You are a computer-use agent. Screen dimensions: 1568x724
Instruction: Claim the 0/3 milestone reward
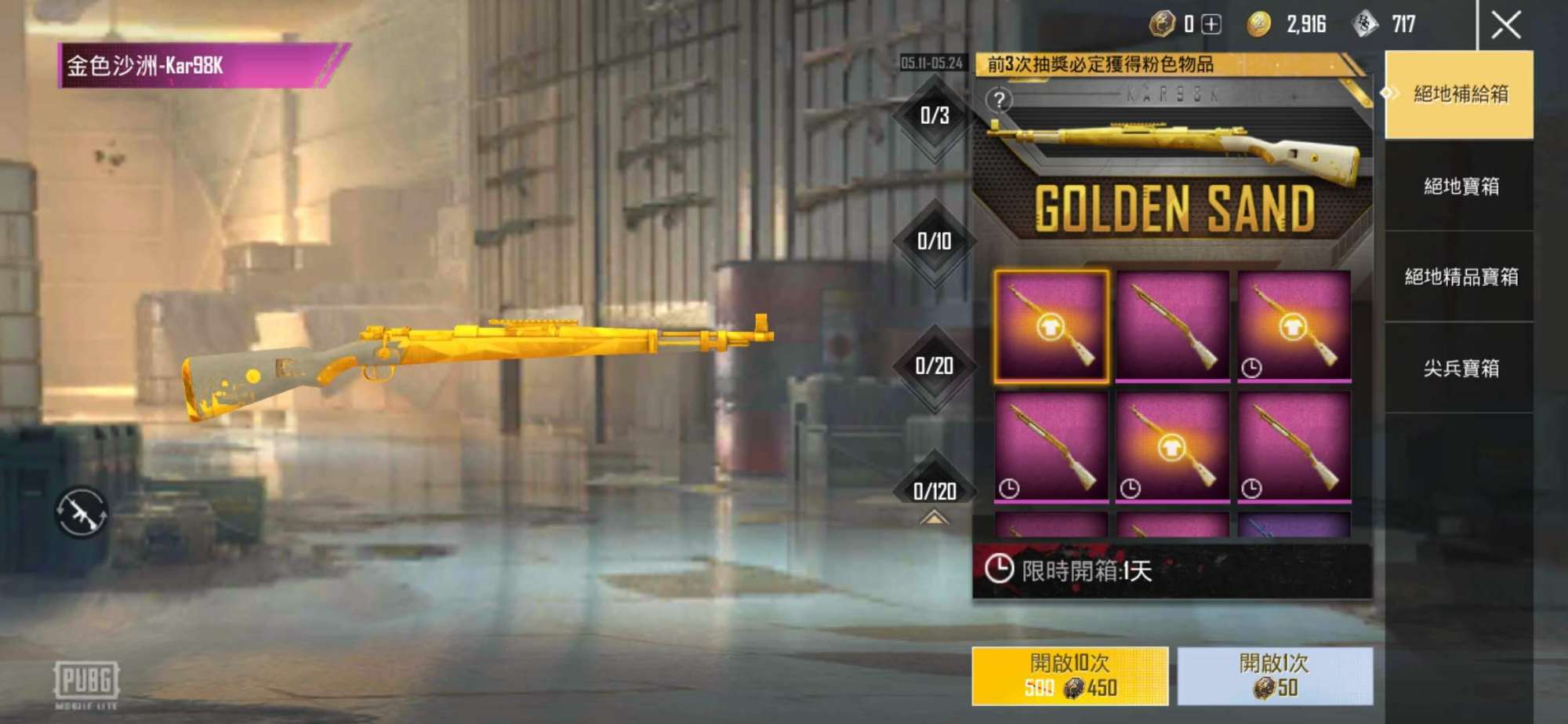(x=935, y=116)
